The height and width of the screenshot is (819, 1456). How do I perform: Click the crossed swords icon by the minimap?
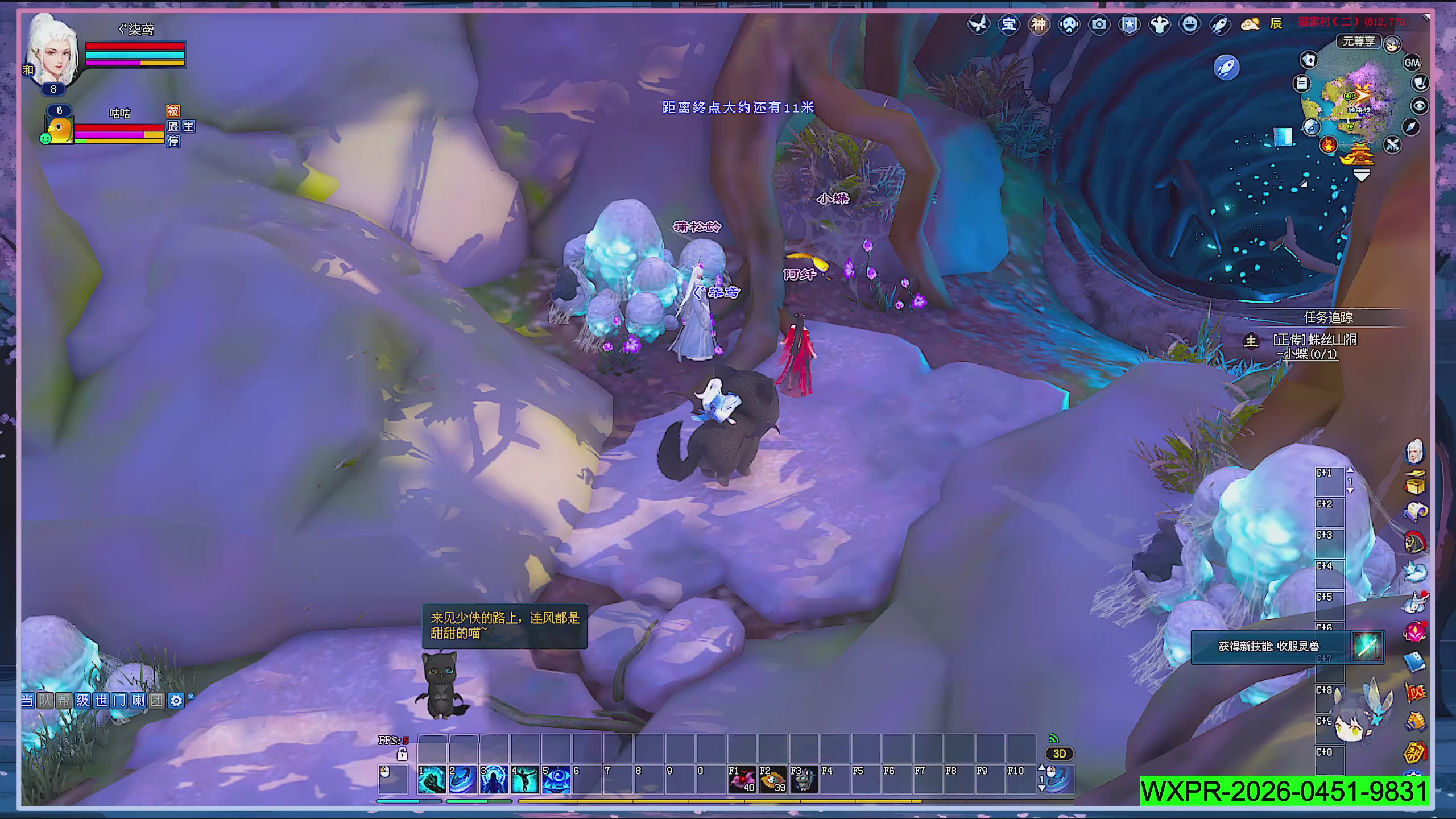point(1392,145)
